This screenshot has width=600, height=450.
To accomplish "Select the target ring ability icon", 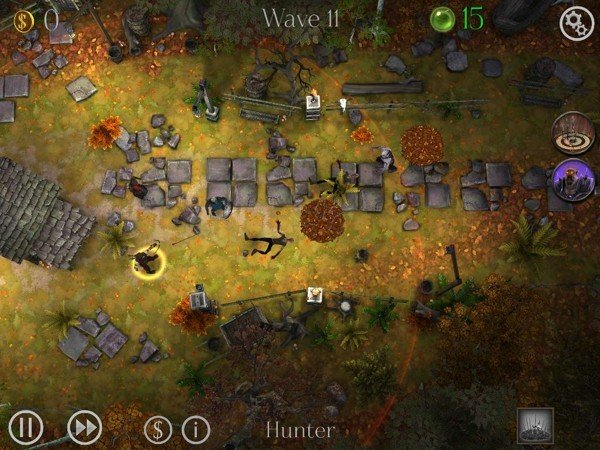I will click(573, 132).
